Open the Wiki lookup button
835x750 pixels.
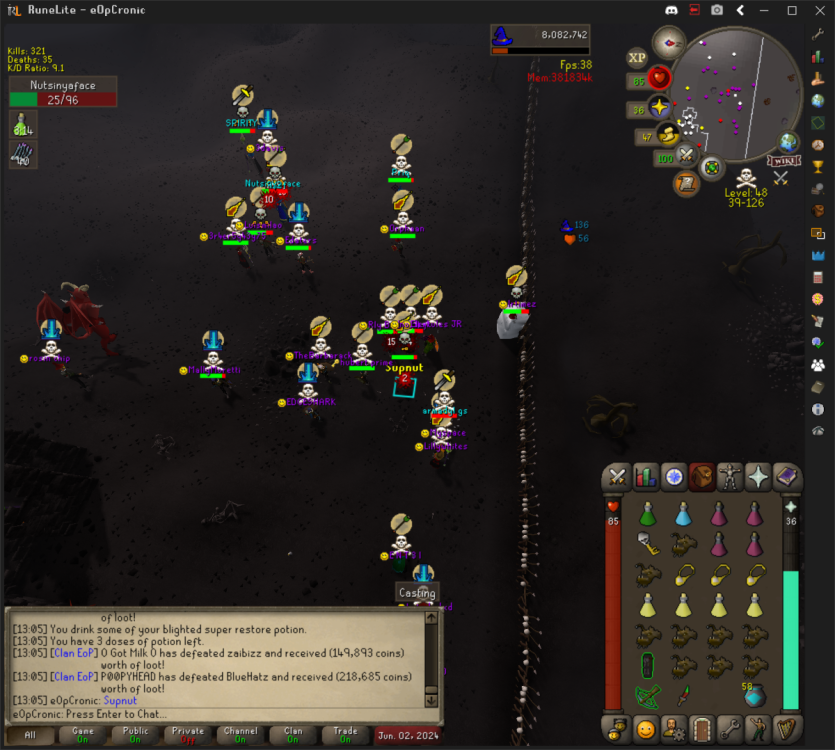[x=783, y=160]
